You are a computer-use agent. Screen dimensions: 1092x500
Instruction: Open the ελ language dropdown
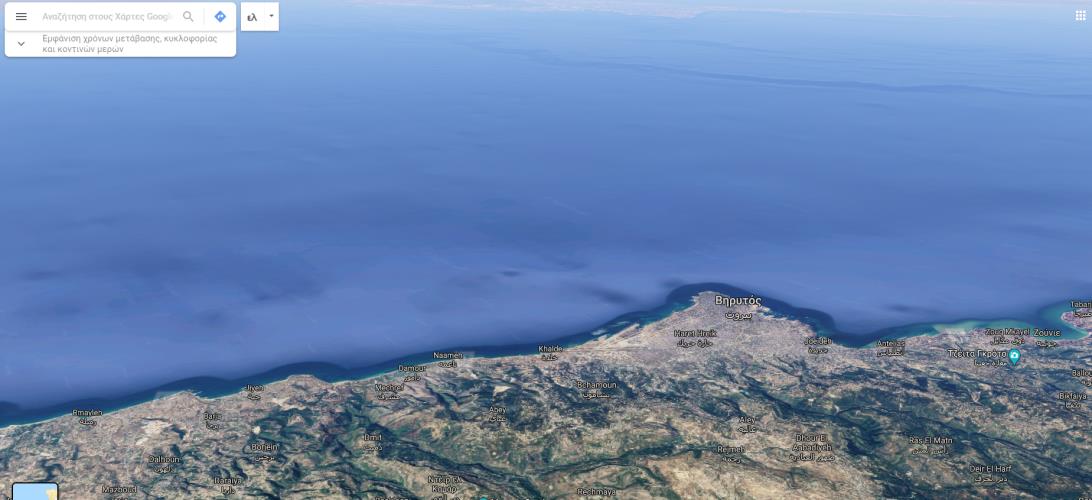[x=259, y=17]
